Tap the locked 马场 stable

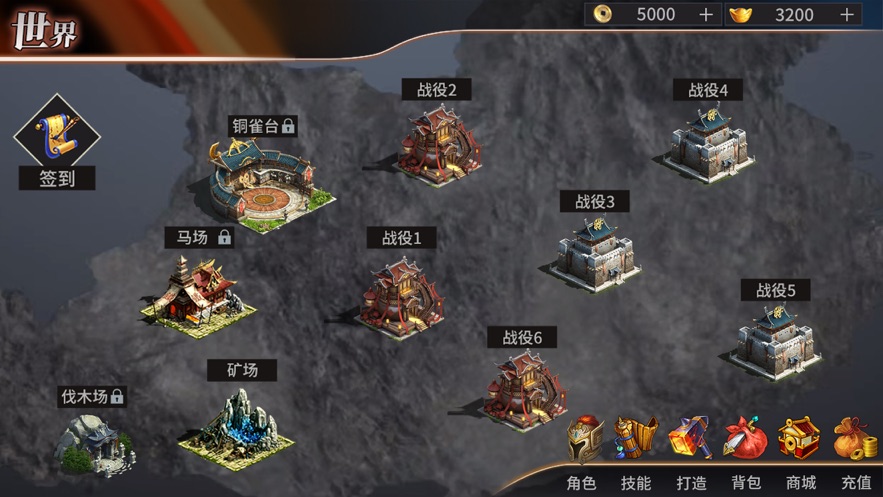(x=197, y=290)
